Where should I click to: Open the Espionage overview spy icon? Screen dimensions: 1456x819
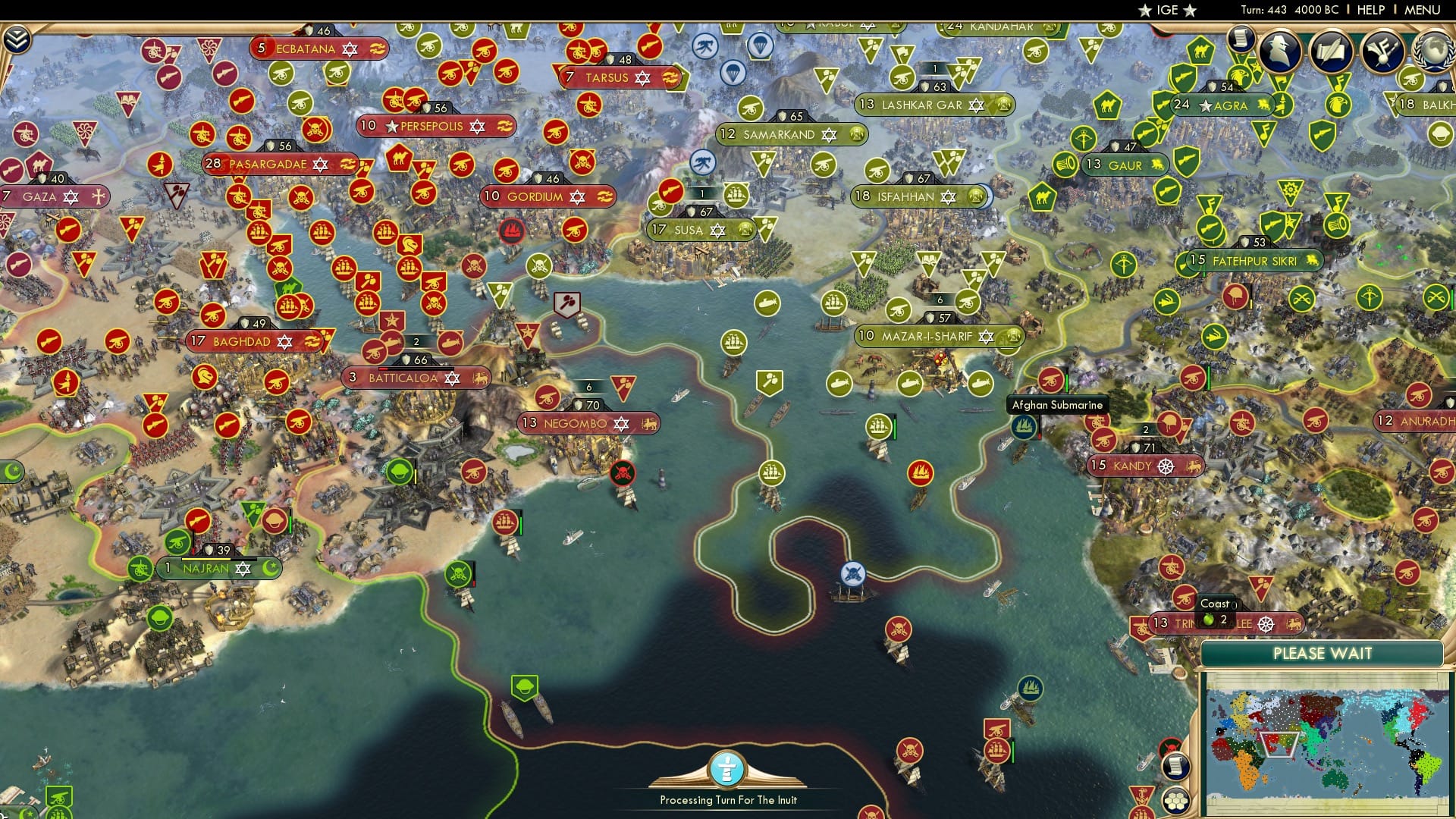point(1279,52)
